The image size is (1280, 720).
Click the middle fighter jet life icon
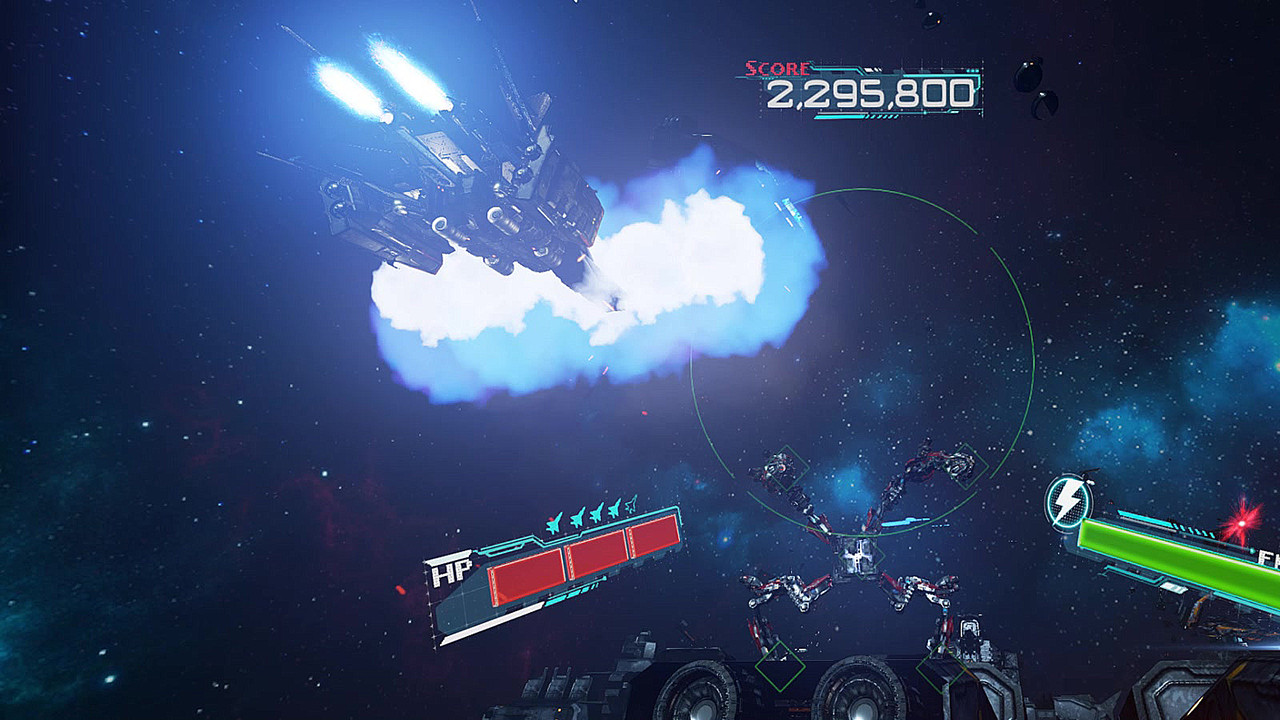pos(597,512)
